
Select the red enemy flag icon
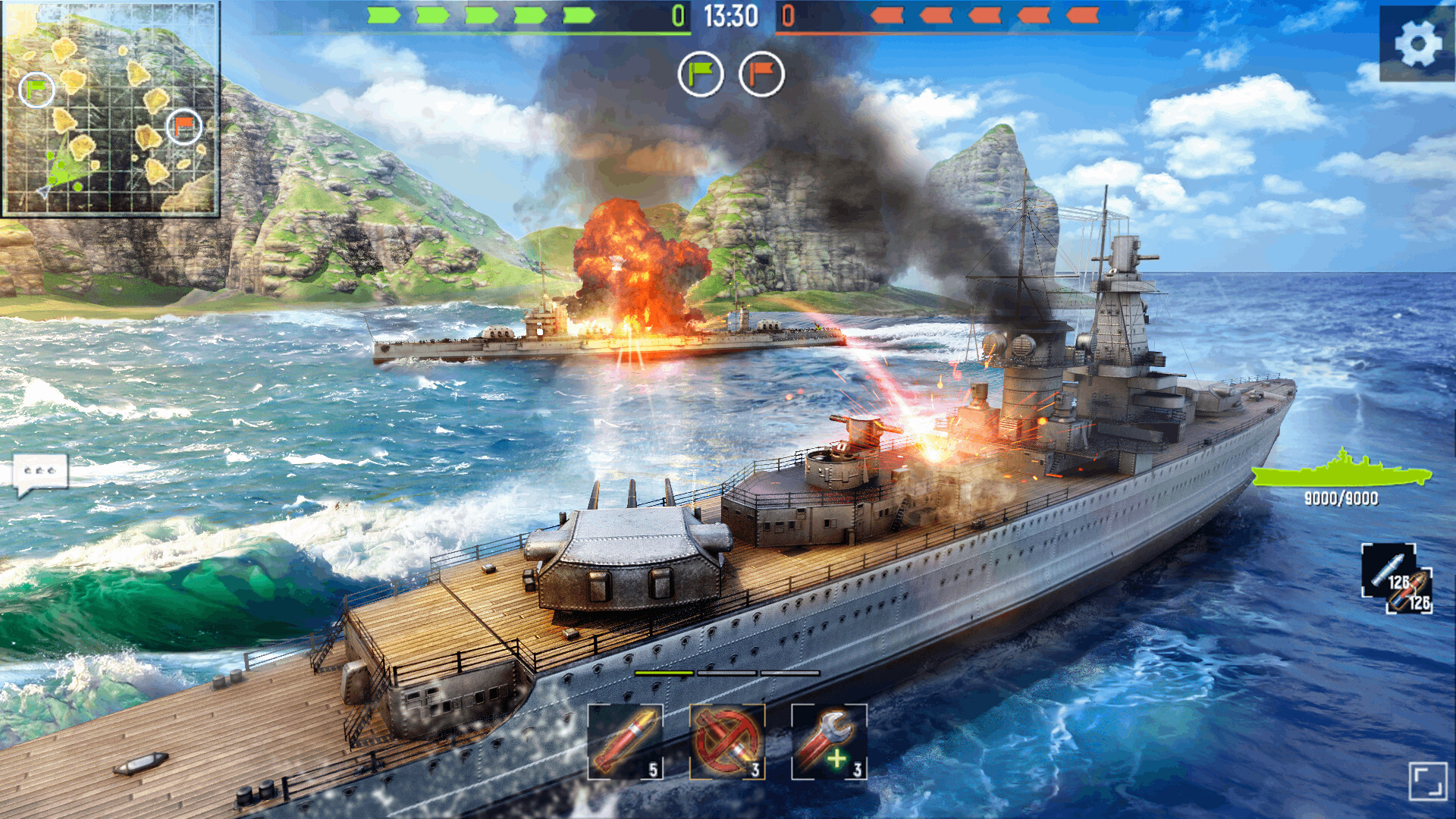click(758, 73)
